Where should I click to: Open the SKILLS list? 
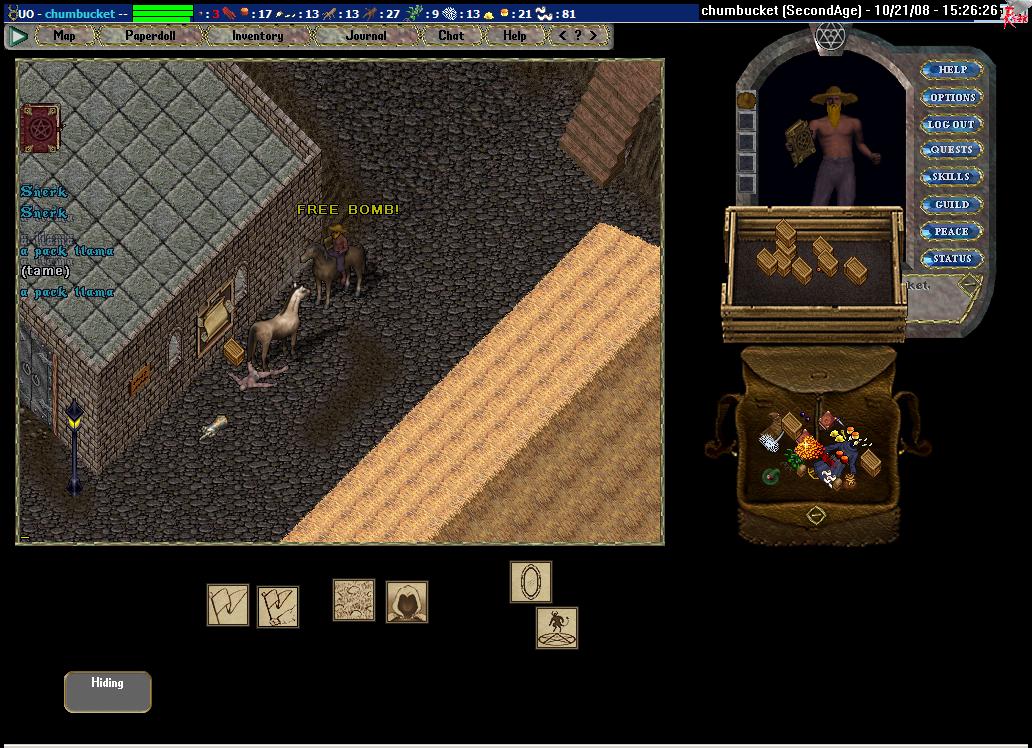click(952, 177)
